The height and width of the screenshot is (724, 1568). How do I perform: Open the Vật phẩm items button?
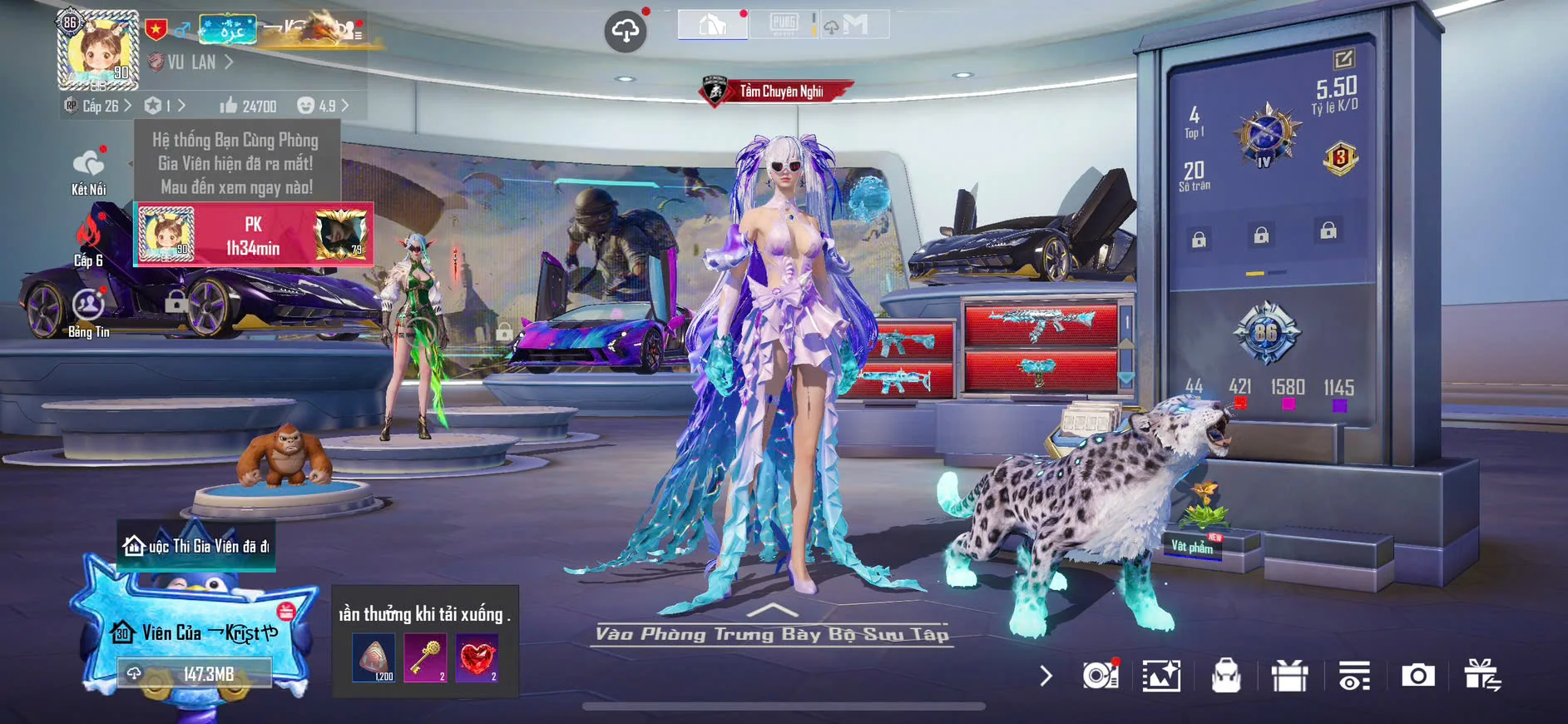(1193, 546)
